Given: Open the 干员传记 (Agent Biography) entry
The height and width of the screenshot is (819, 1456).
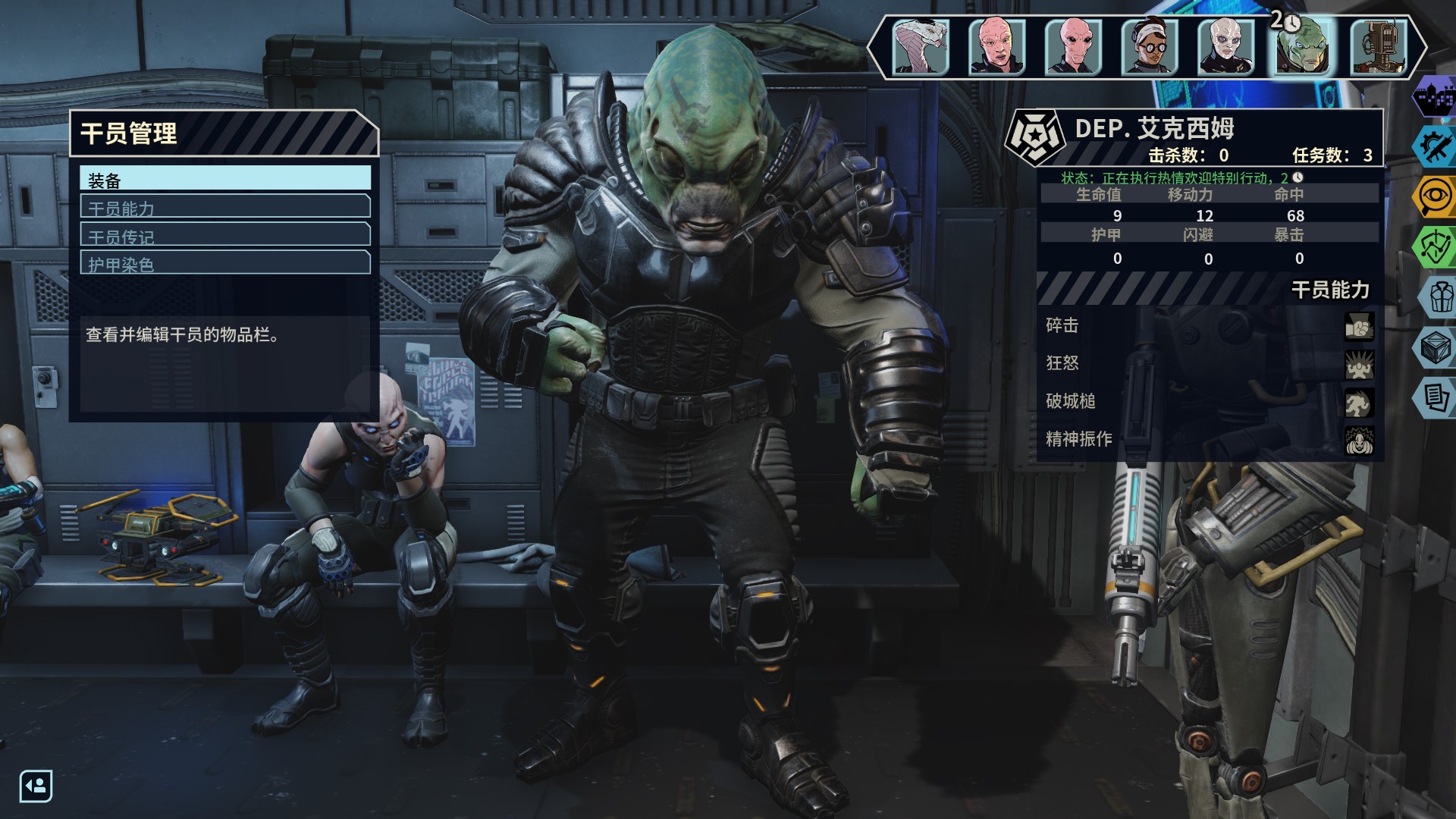Looking at the screenshot, I should (225, 235).
